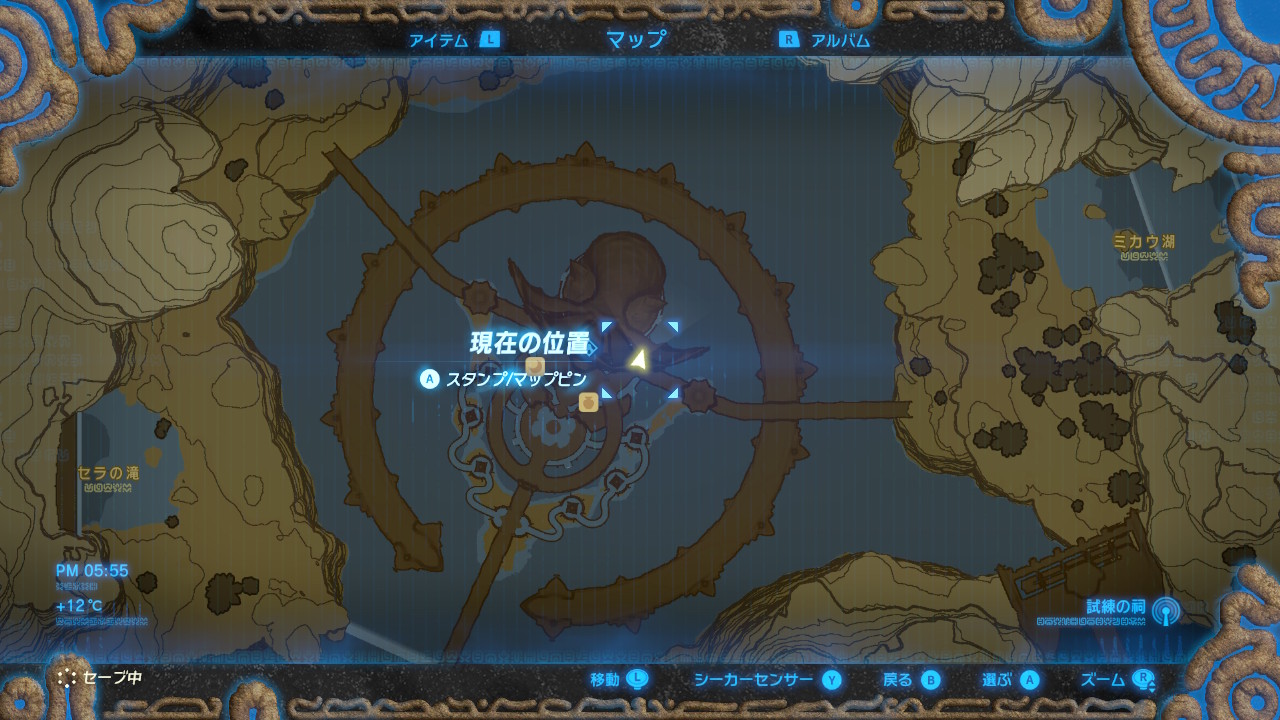
Task: Switch to the アルバム tab
Action: [838, 39]
